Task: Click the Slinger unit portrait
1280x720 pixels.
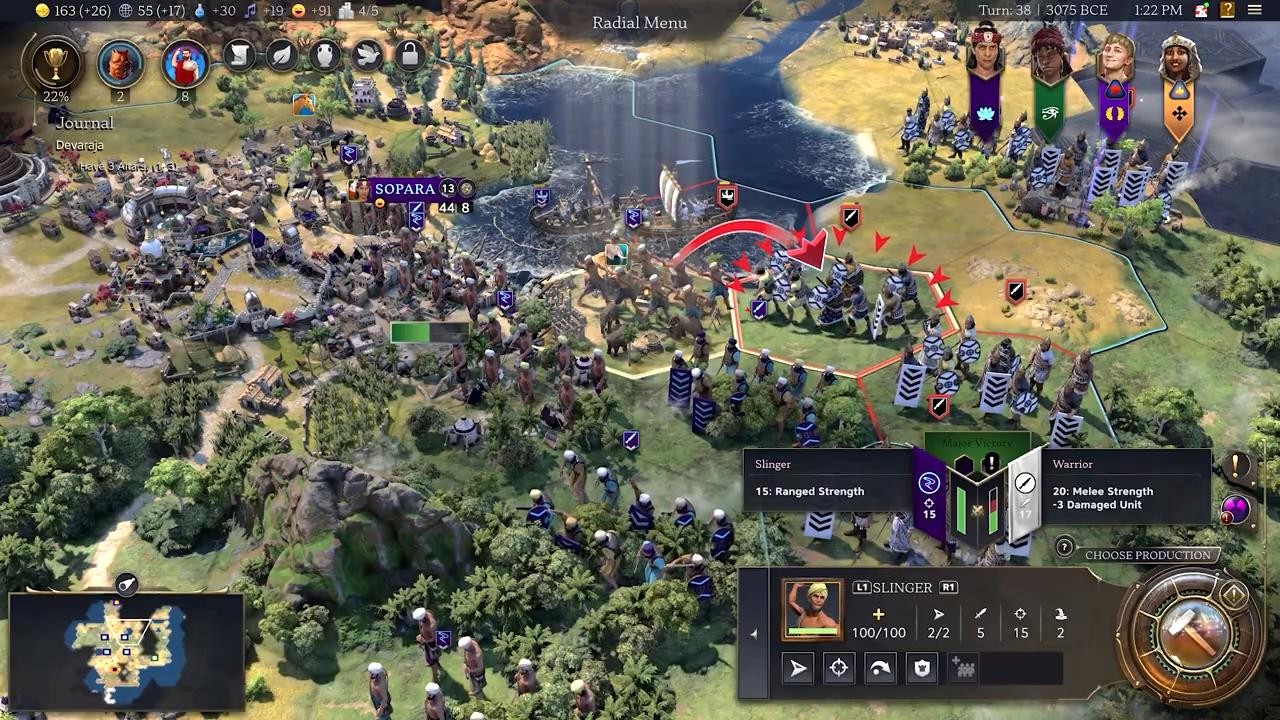Action: (812, 609)
